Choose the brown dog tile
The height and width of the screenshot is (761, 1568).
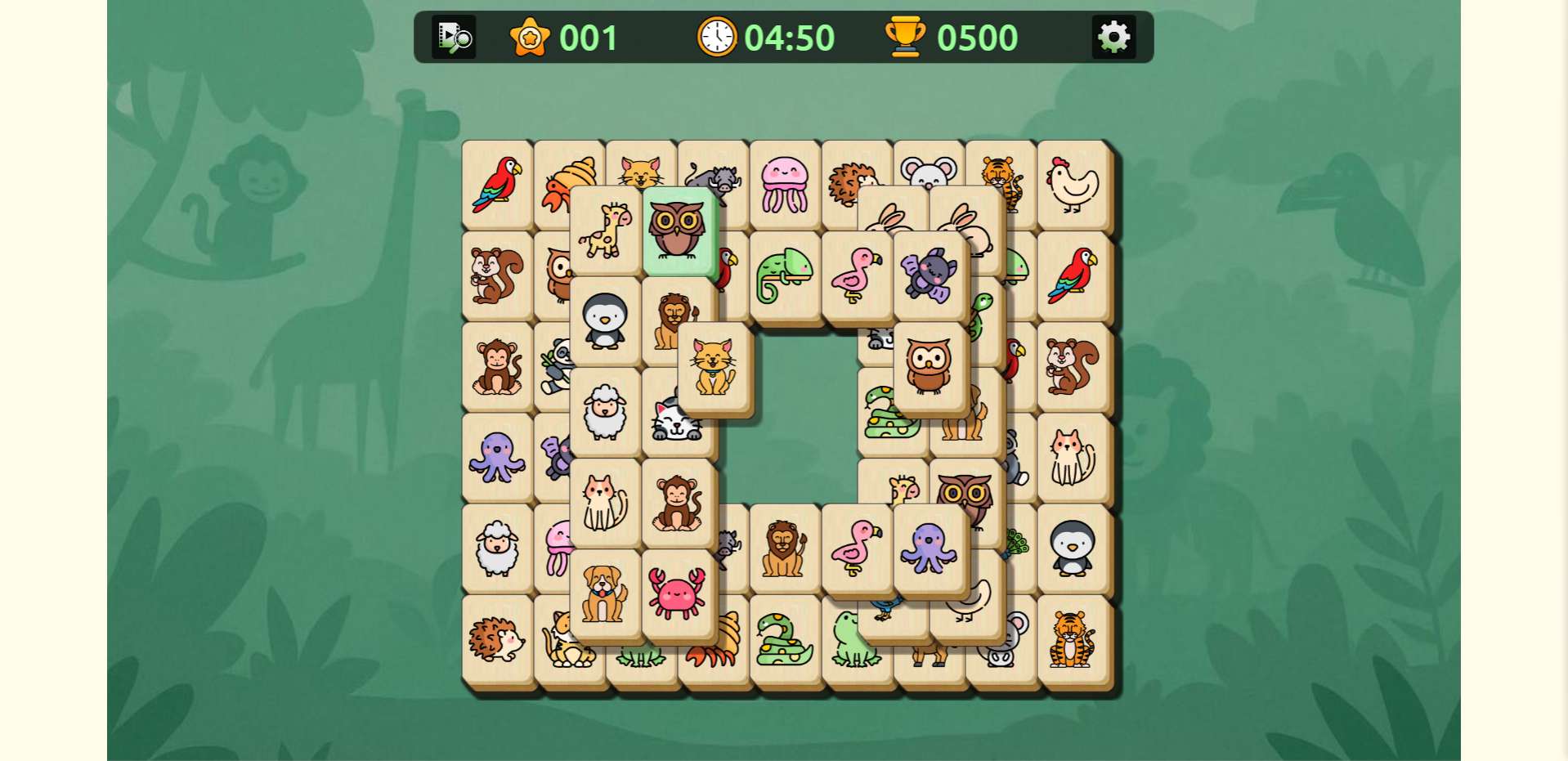pyautogui.click(x=605, y=593)
